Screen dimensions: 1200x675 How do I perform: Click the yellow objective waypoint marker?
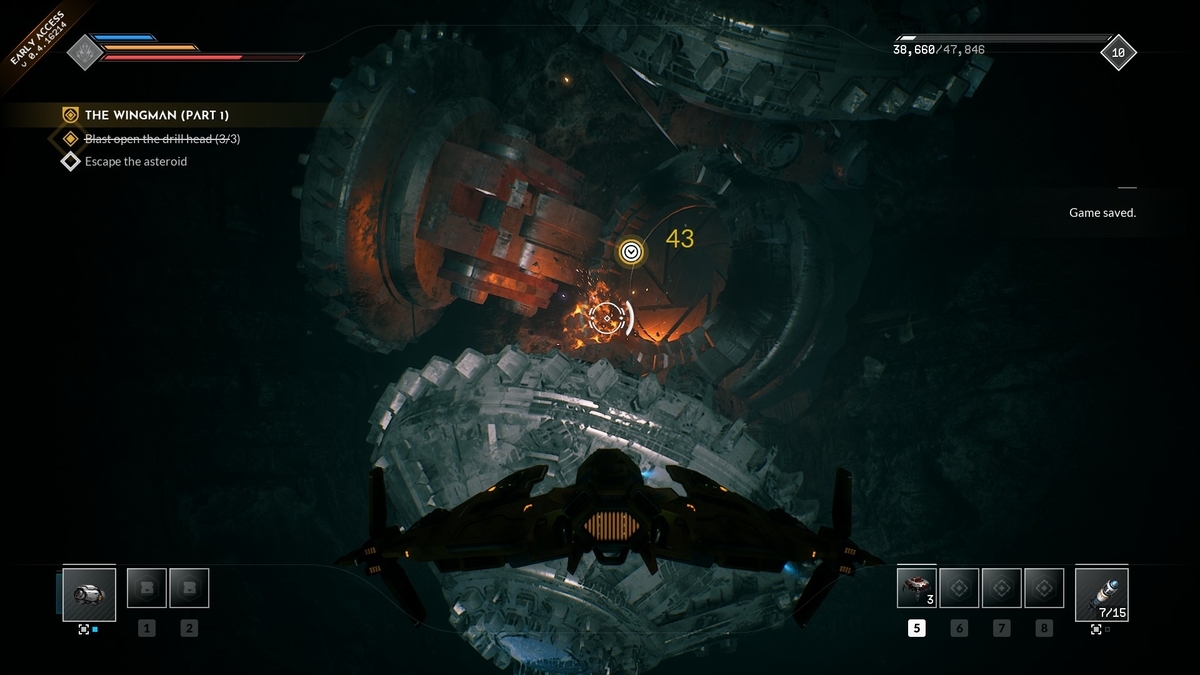tap(630, 251)
